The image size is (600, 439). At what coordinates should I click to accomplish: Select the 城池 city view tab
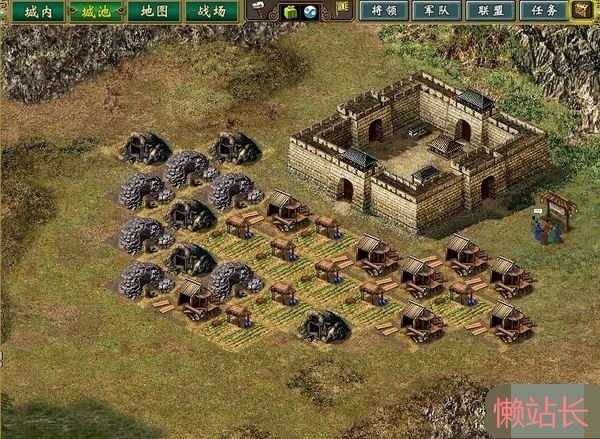pyautogui.click(x=96, y=12)
